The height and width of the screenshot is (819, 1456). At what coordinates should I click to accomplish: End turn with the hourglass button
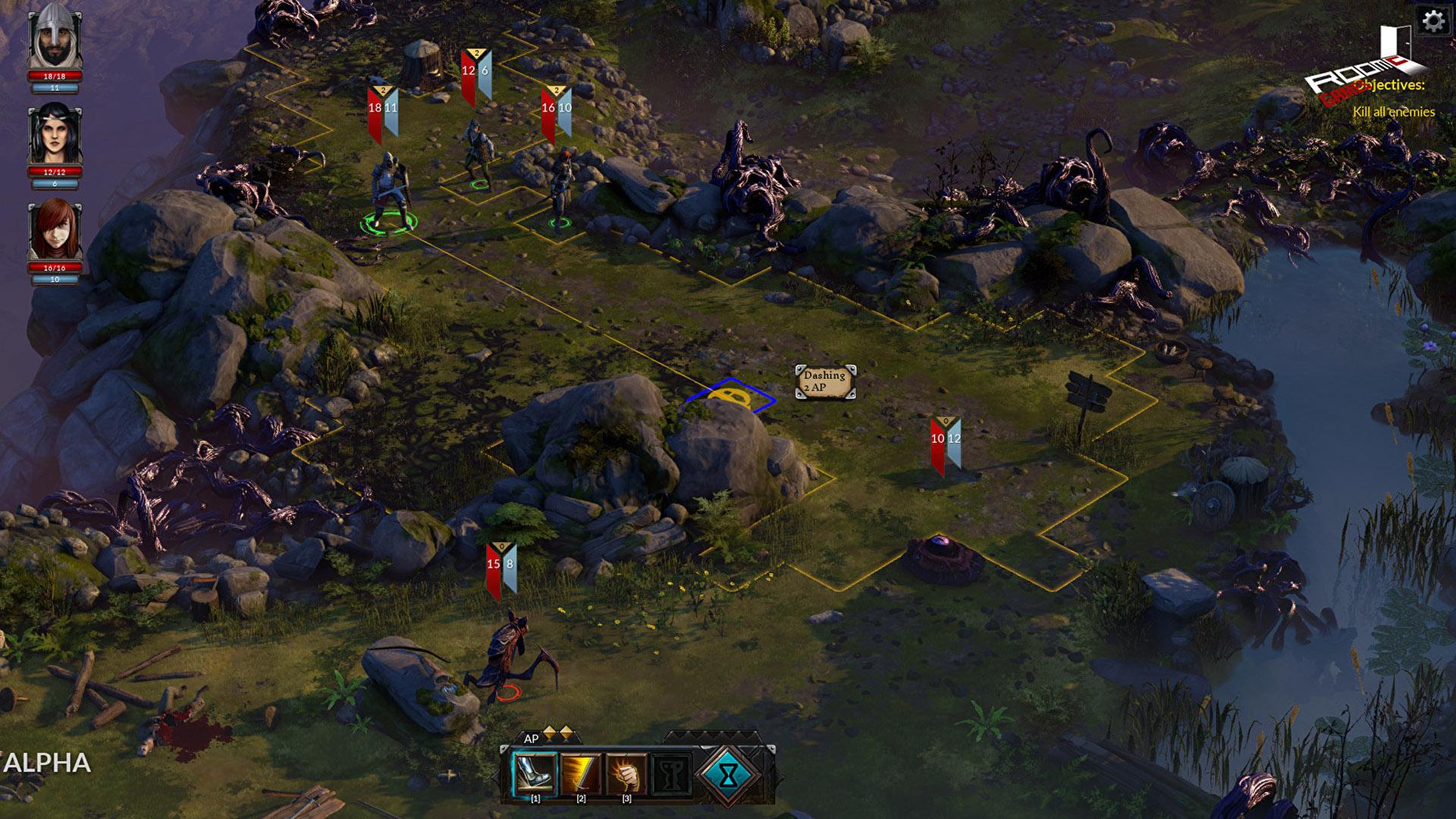coord(728,774)
